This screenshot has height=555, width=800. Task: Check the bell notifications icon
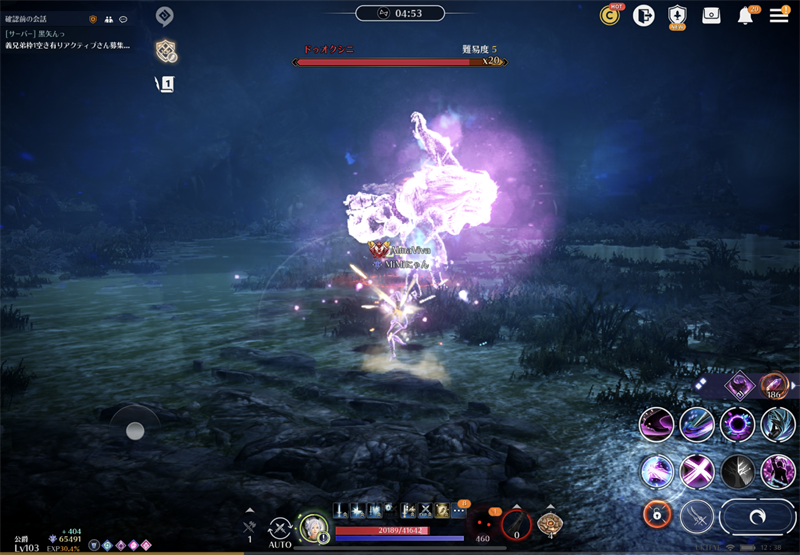746,15
